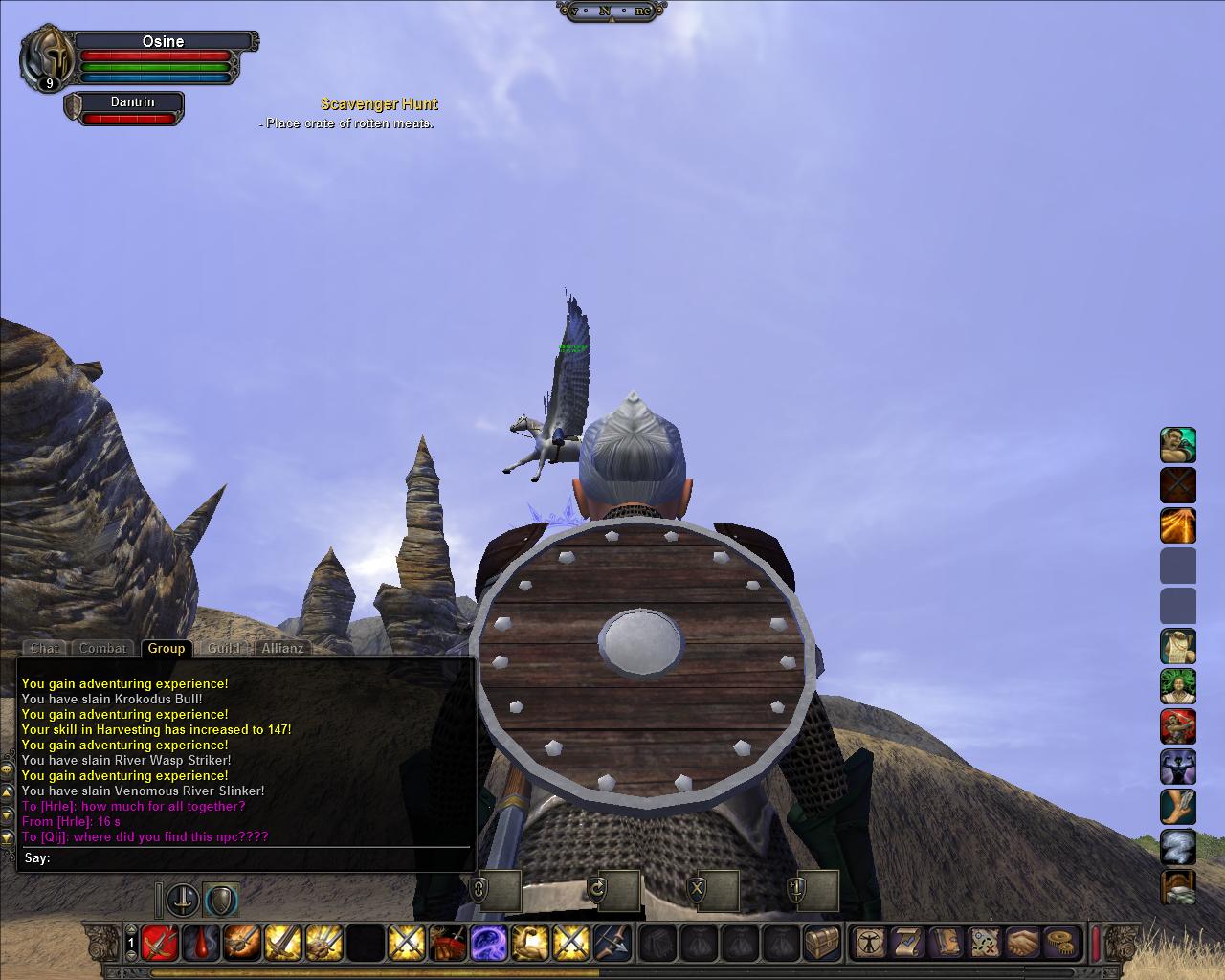Open the Scavenger Hunt quest tracker
The width and height of the screenshot is (1225, 980).
pos(379,104)
